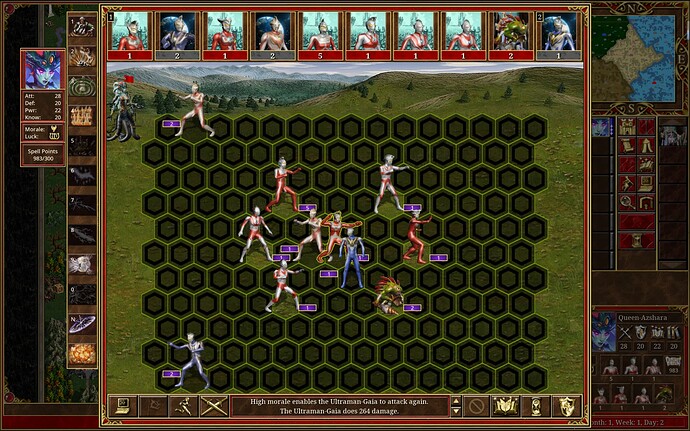This screenshot has height=431, width=690.
Task: Toggle auto-combat with the crossed swords button
Action: coord(212,406)
